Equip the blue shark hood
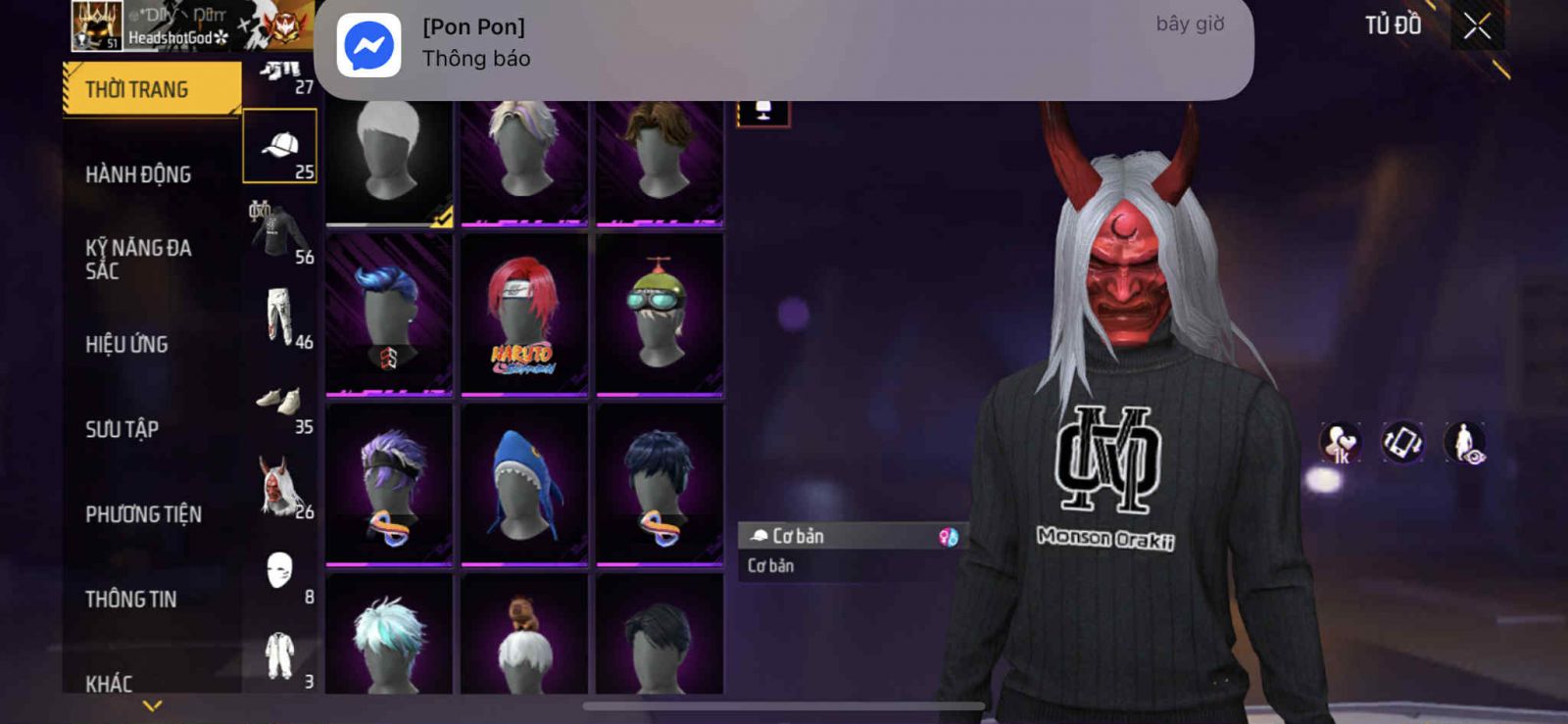The image size is (1568, 724). coord(524,485)
